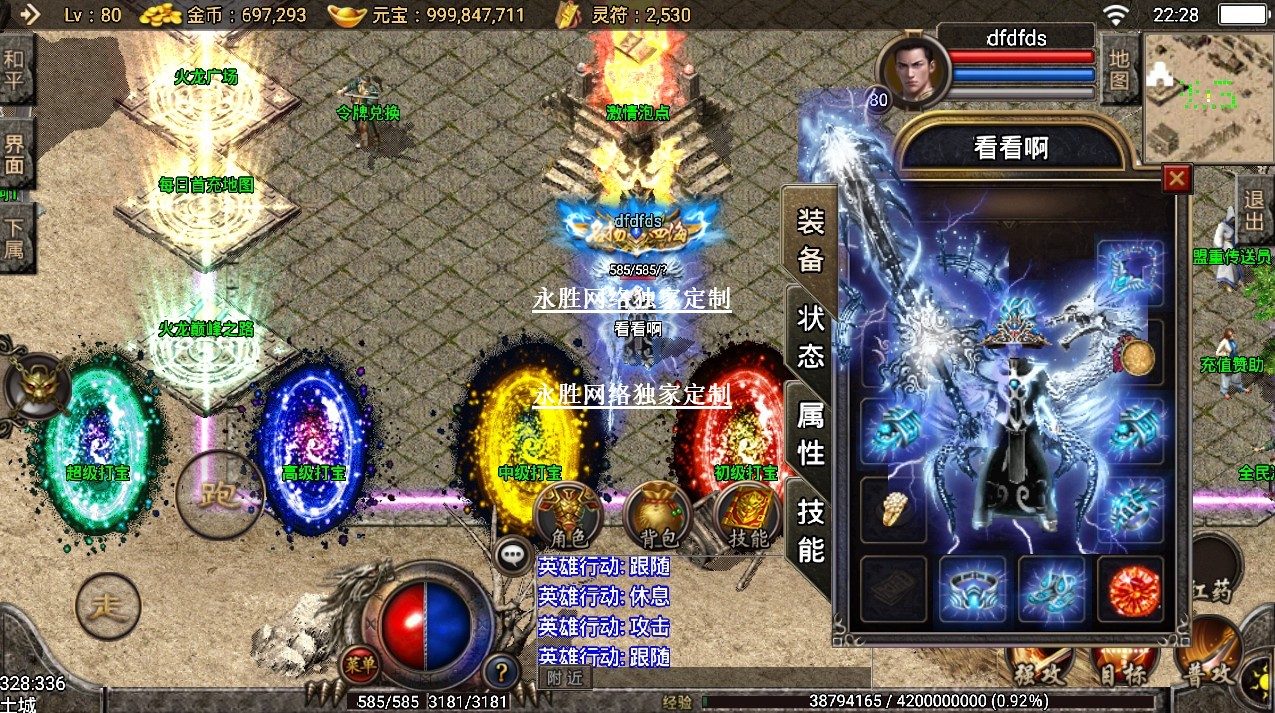Select the 技能 tab on the panel
This screenshot has height=713, width=1275.
(810, 530)
